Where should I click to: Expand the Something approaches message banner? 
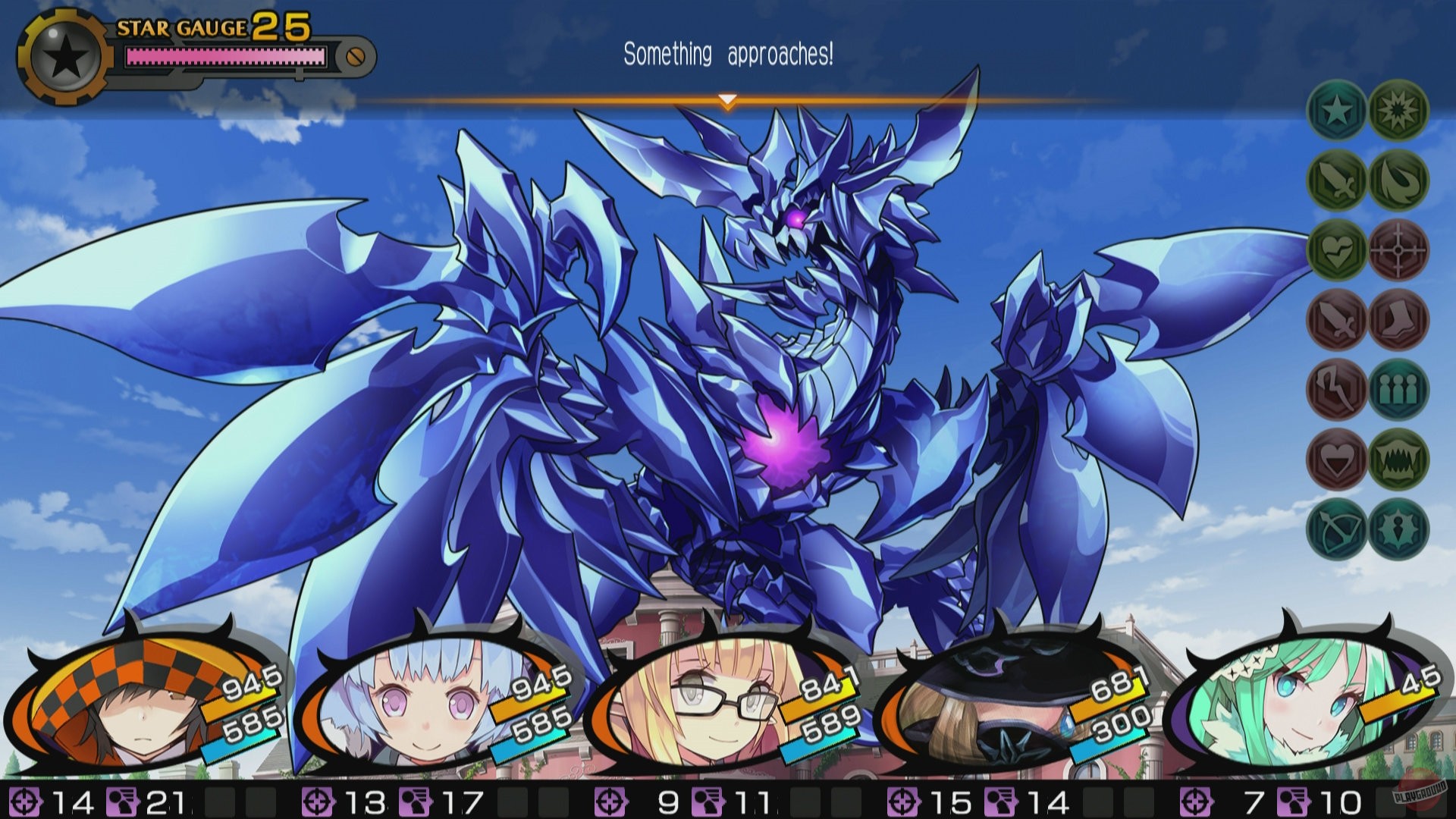coord(728,53)
